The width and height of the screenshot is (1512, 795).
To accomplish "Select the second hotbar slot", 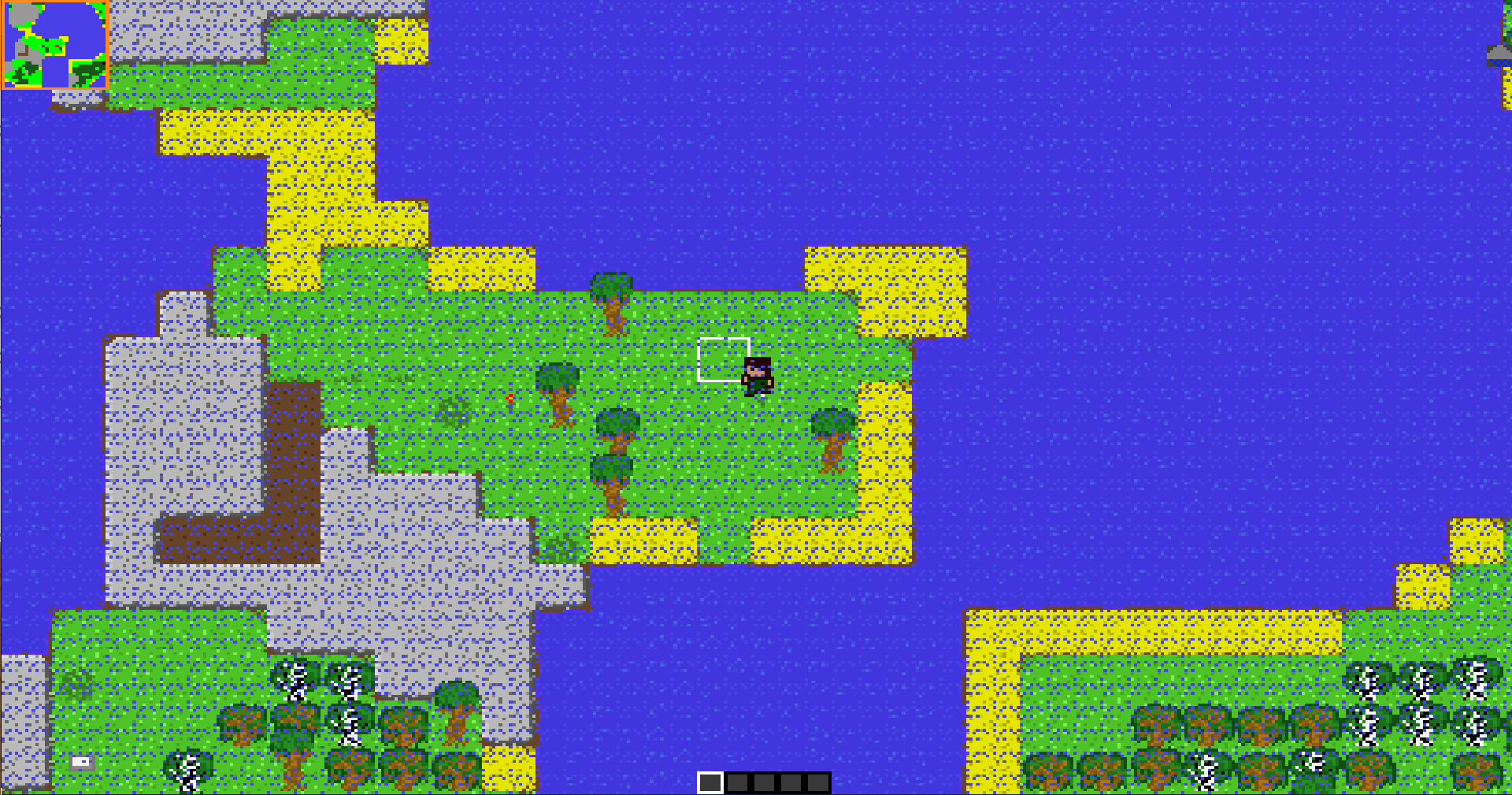I will (x=738, y=781).
